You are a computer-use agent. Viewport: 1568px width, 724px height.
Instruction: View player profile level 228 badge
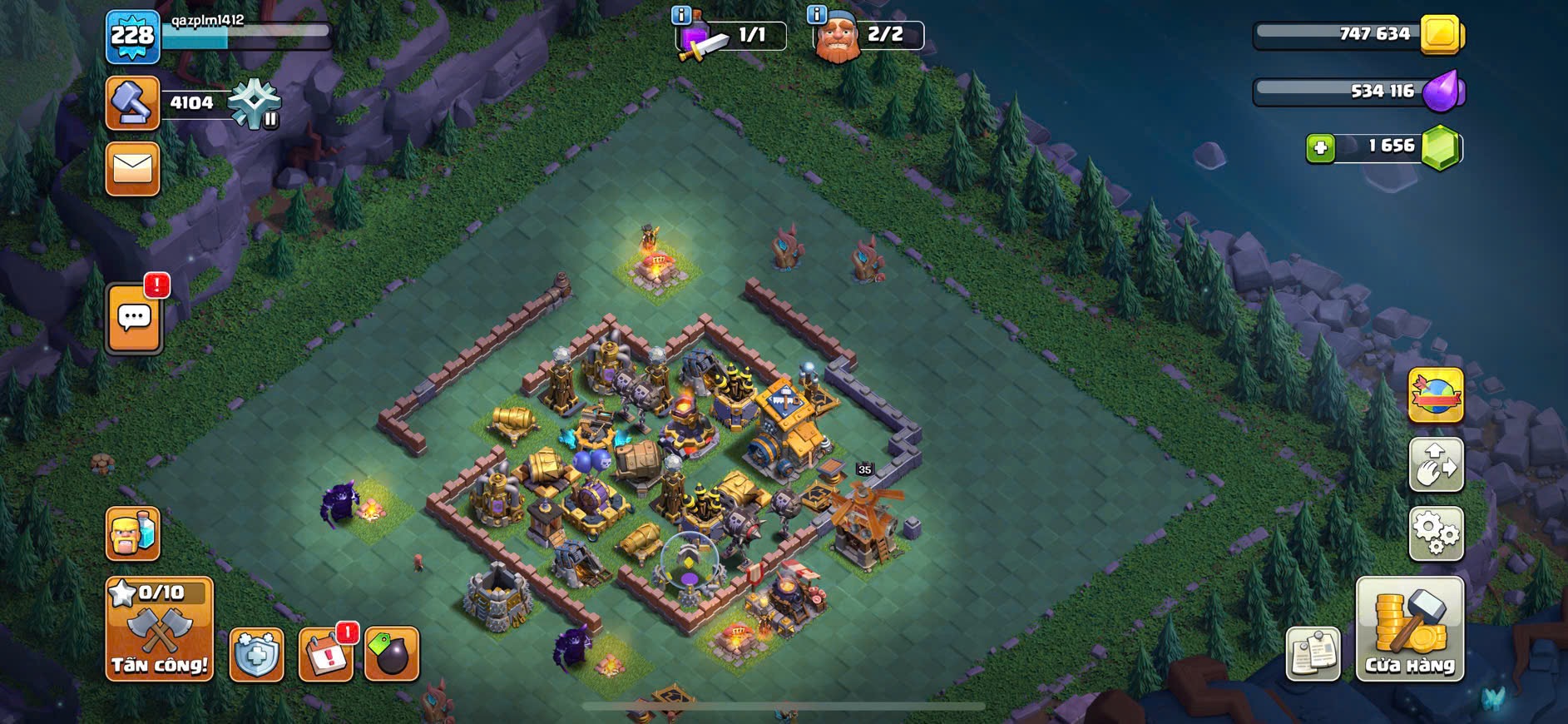[x=133, y=37]
